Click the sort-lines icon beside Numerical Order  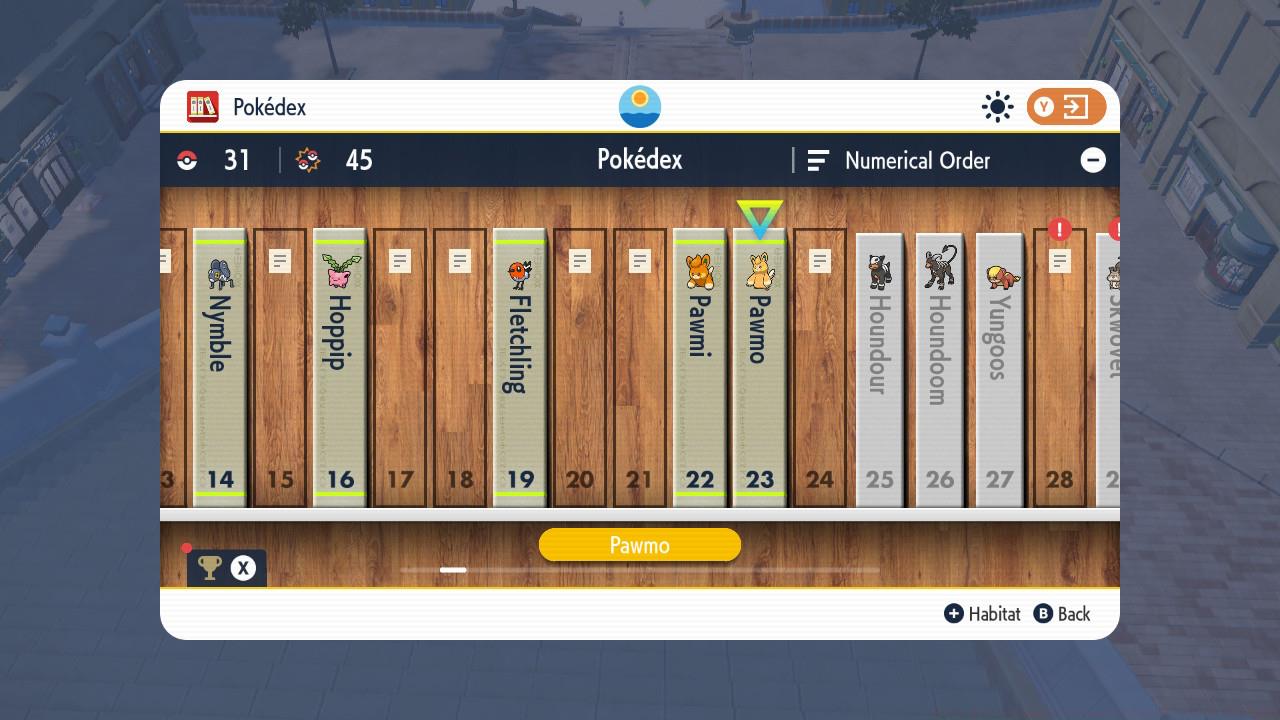[x=820, y=160]
